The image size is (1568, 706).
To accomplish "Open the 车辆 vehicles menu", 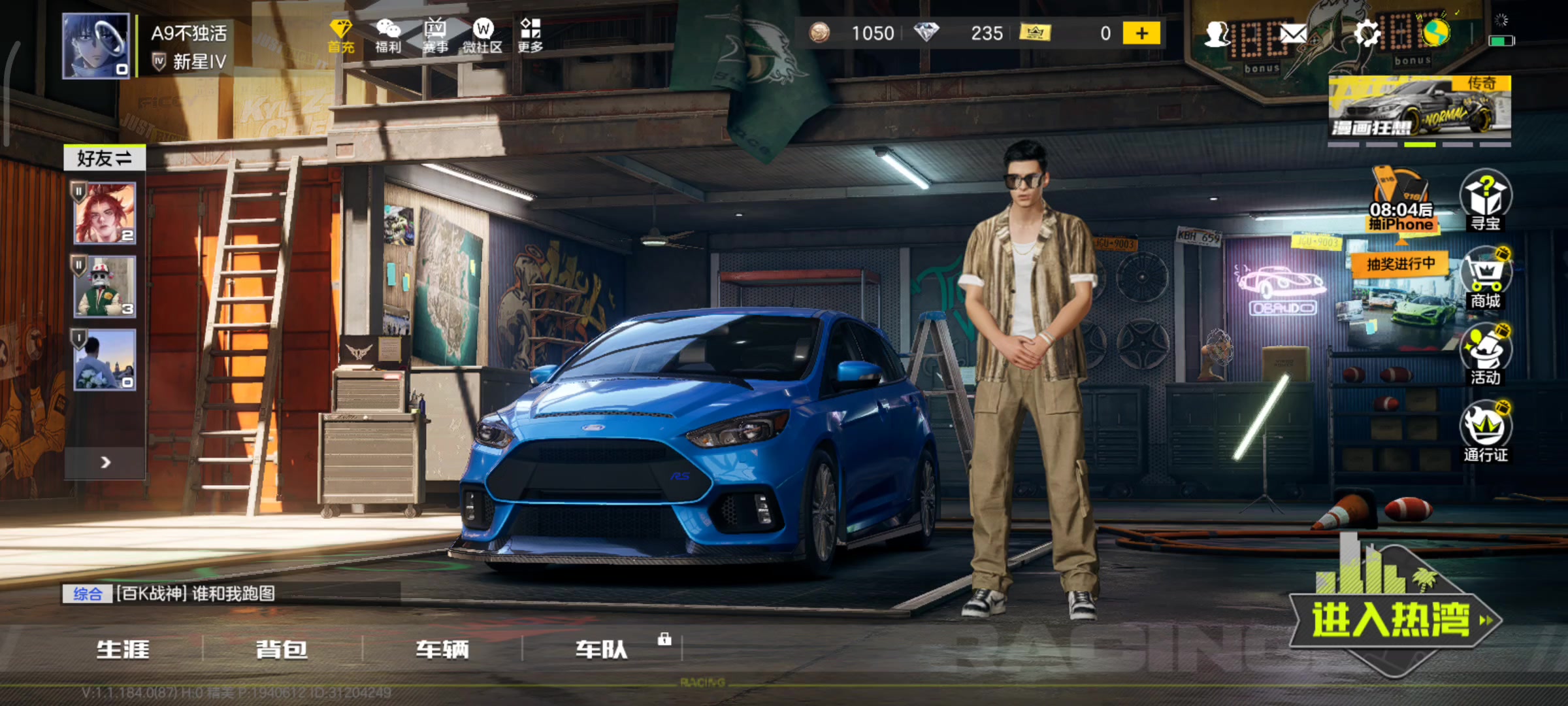I will click(x=442, y=649).
